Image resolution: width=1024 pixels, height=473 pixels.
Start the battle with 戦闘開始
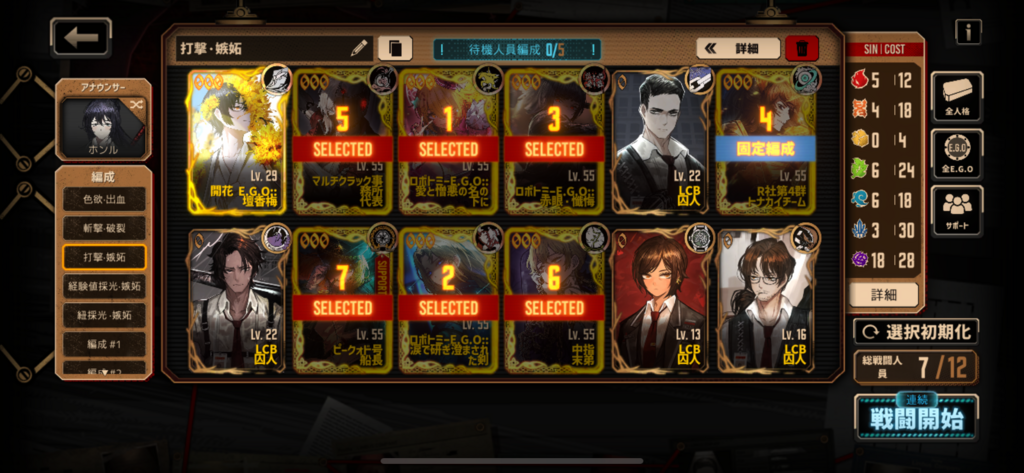(x=916, y=417)
